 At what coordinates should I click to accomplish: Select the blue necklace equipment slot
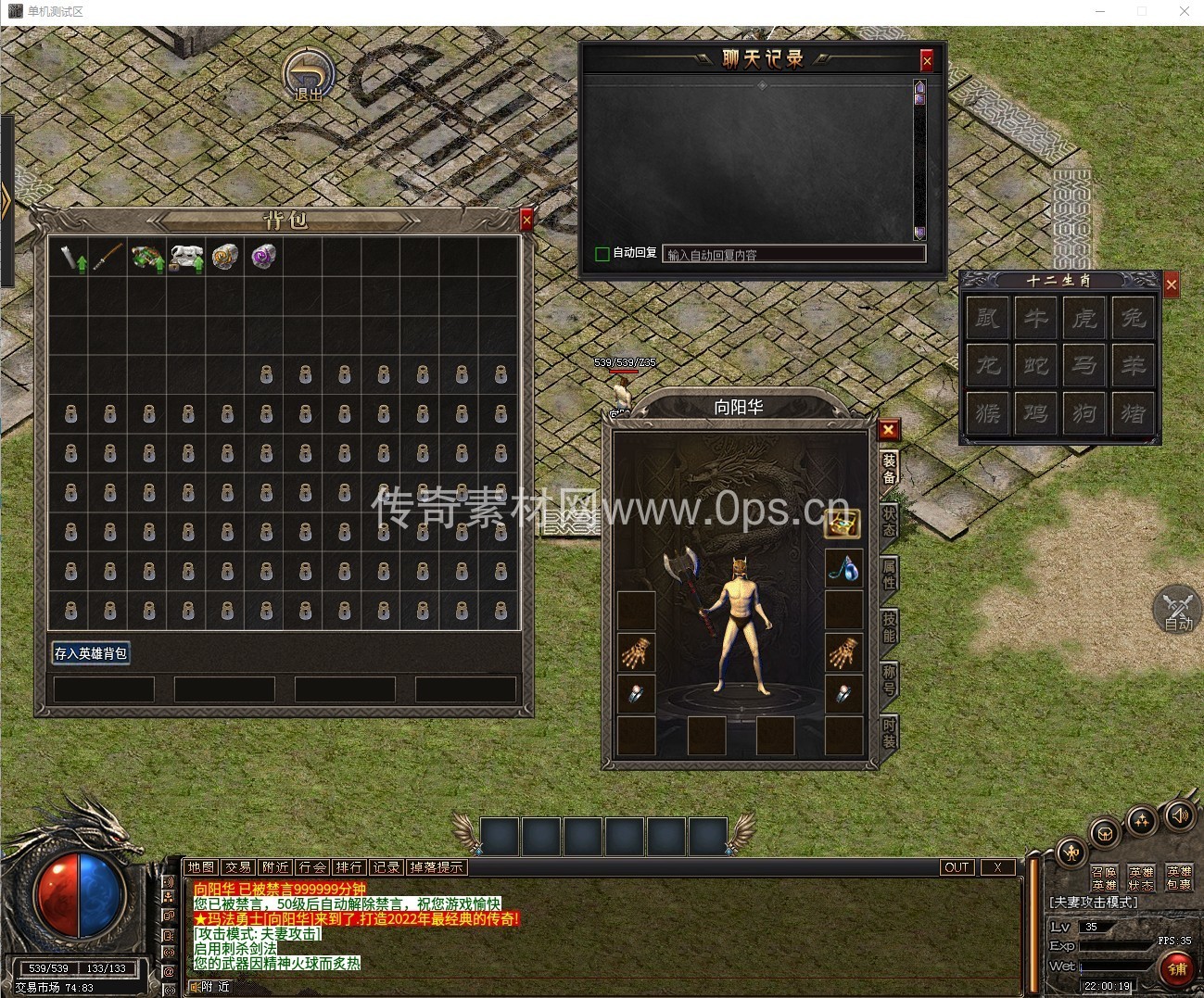click(x=843, y=568)
